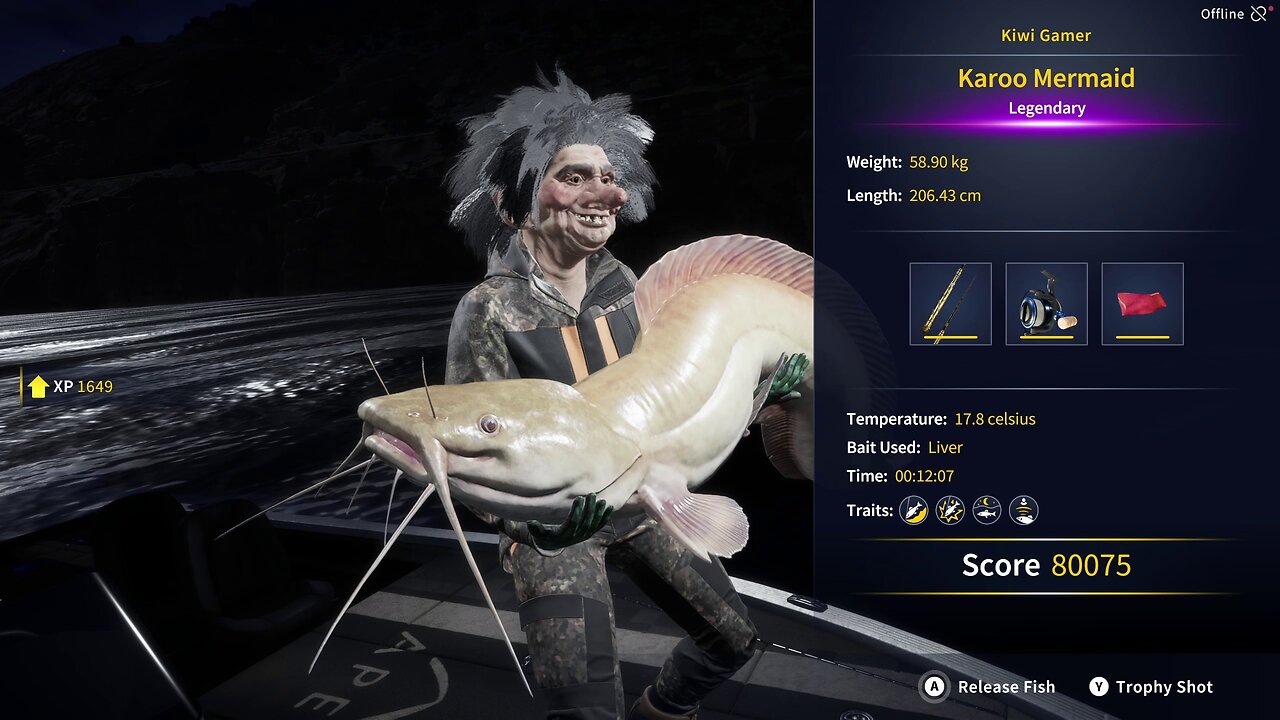Viewport: 1280px width, 720px height.
Task: Inspect the fish with yellow burst trait
Action: 950,511
